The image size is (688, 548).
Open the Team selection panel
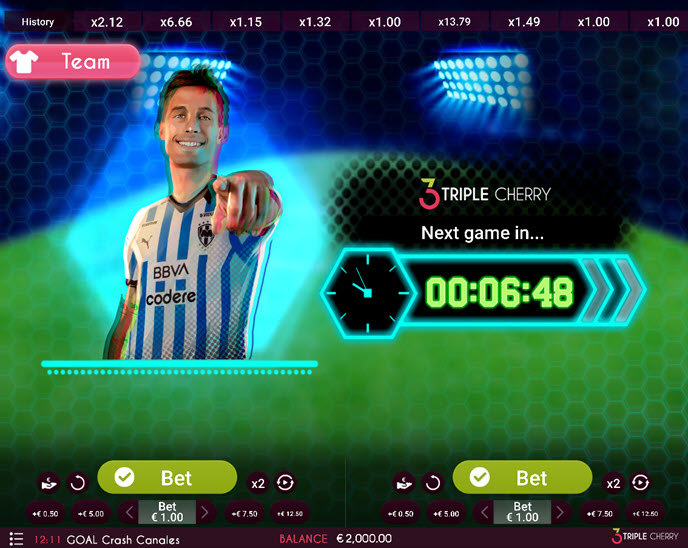tap(72, 62)
